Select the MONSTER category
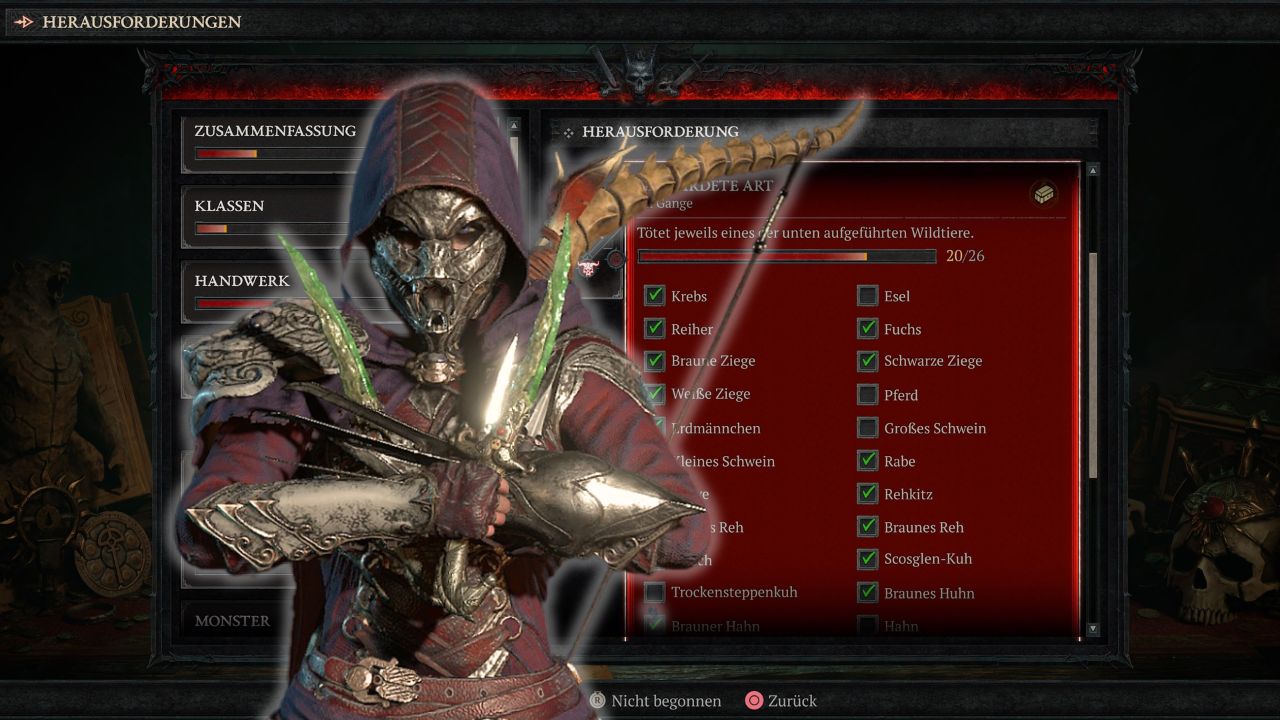This screenshot has width=1280, height=720. (233, 620)
